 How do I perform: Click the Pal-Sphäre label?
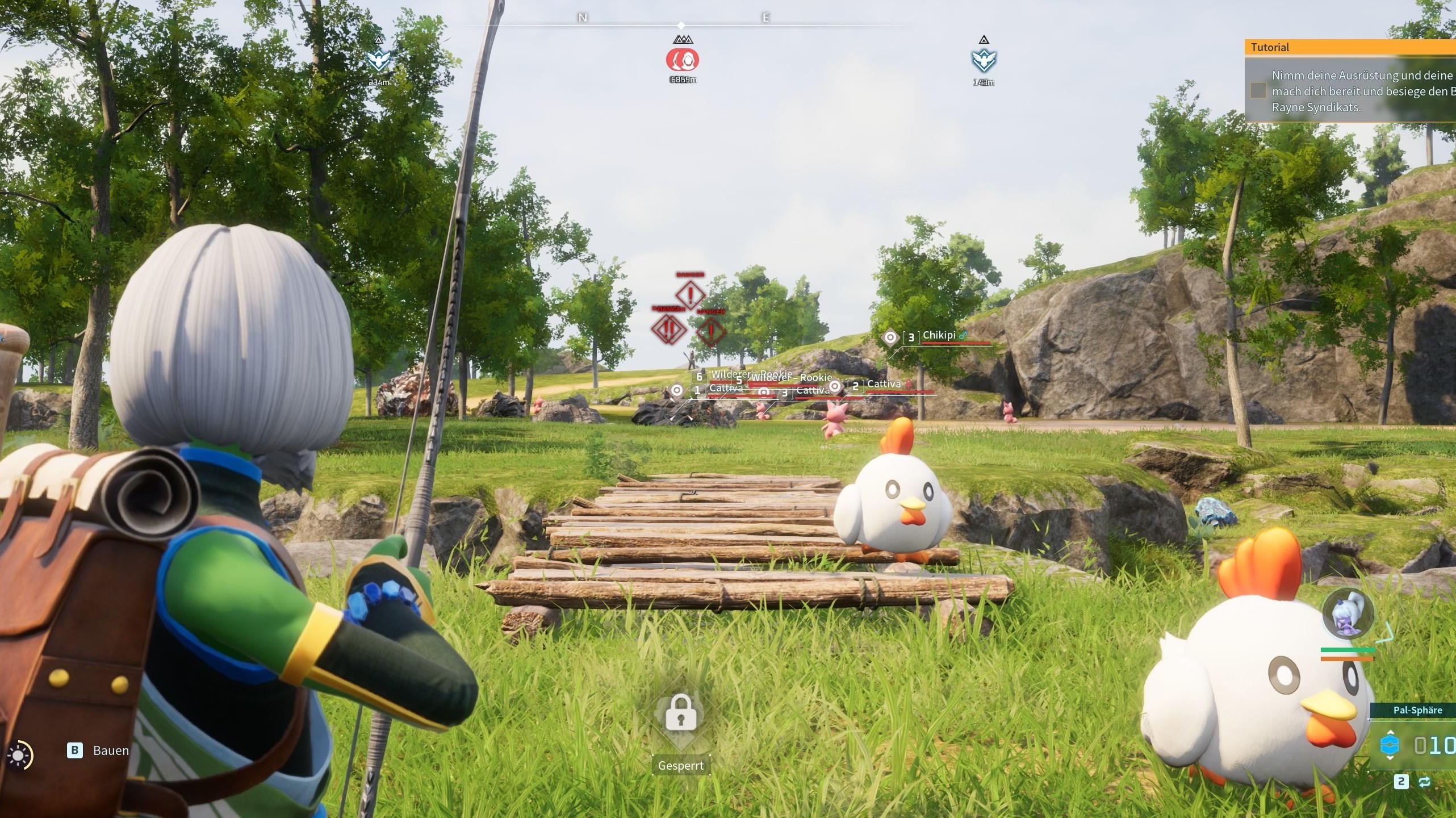[x=1418, y=710]
